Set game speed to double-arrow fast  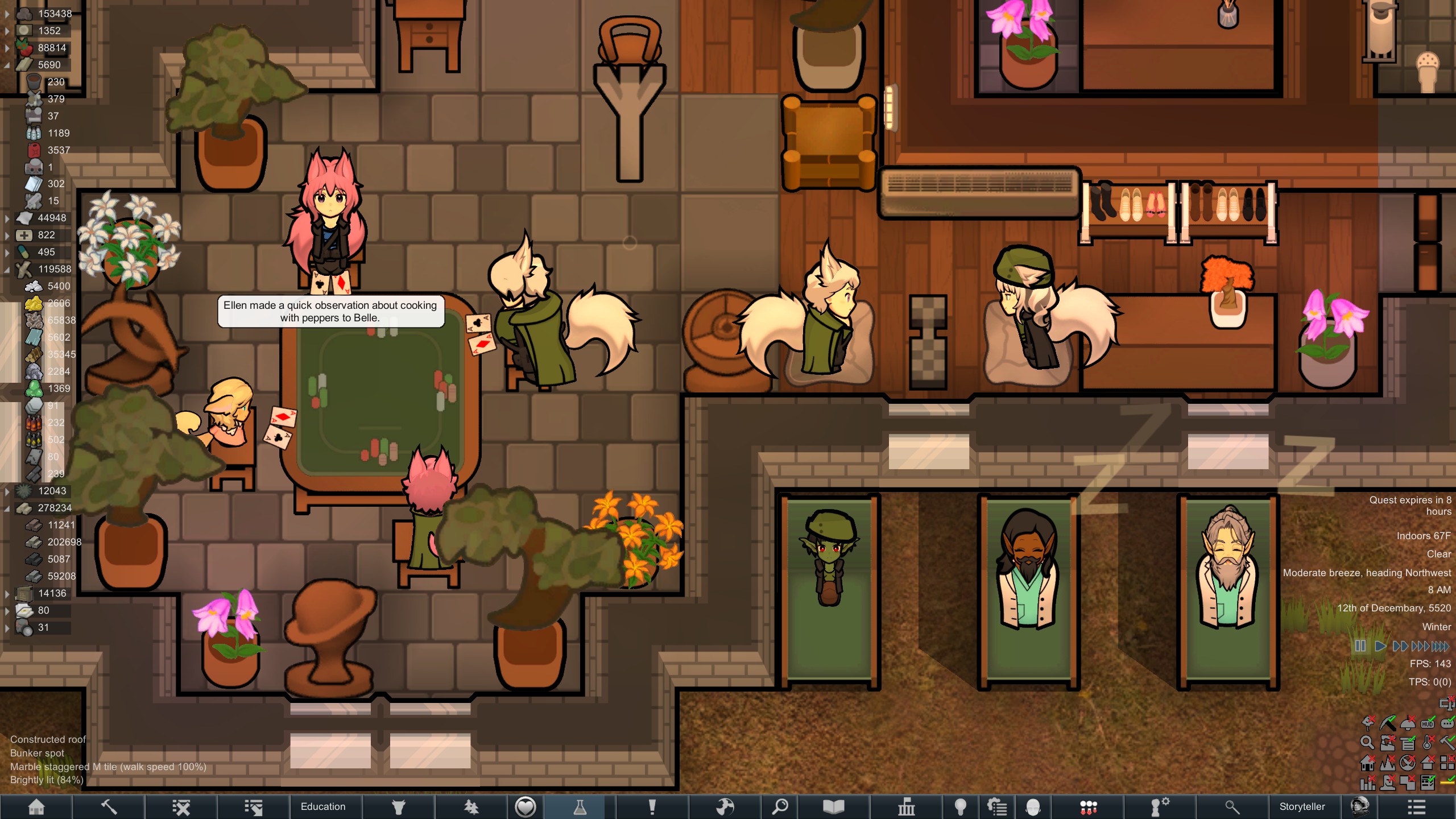tap(1400, 646)
